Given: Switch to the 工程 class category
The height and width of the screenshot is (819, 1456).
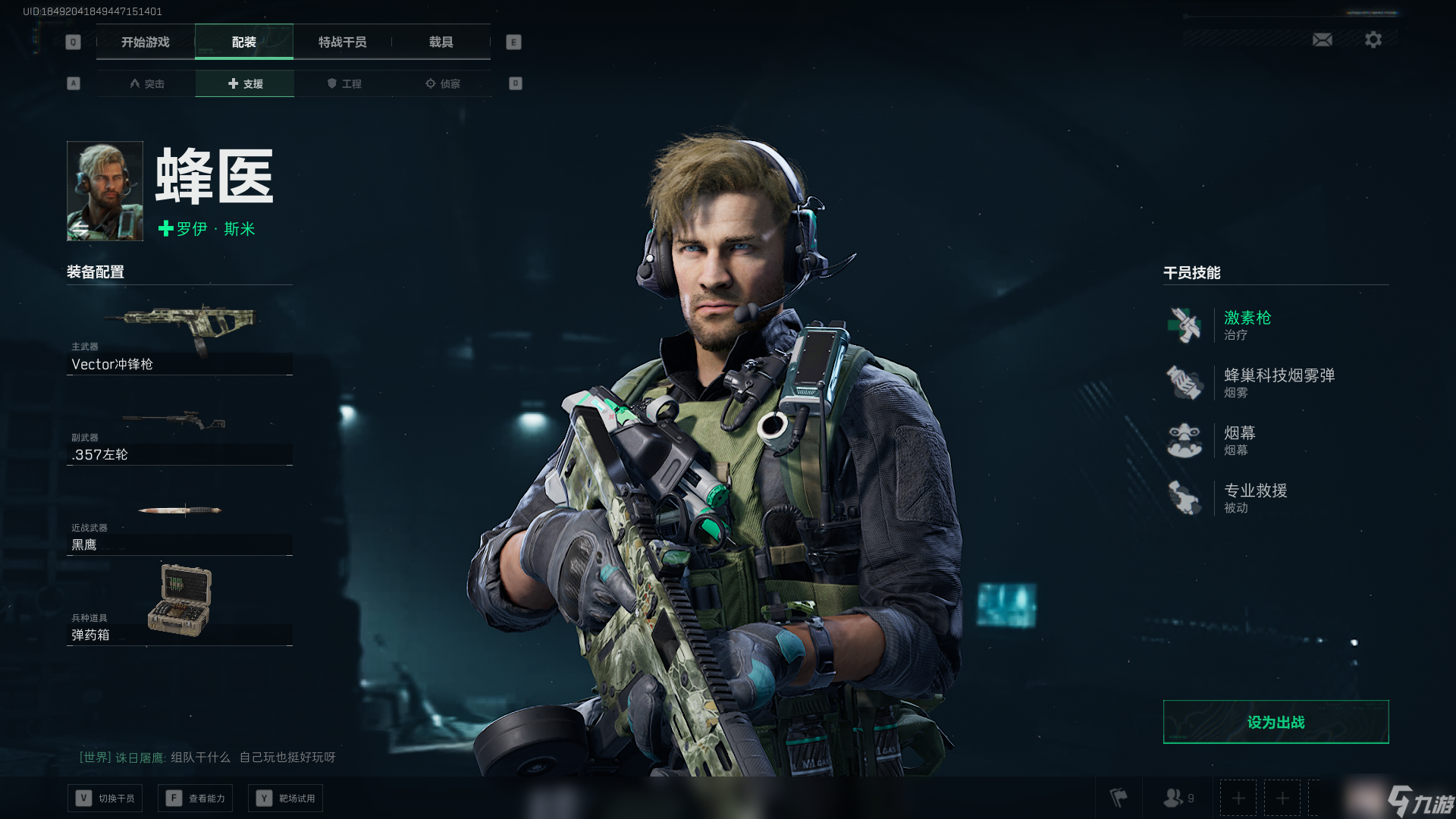Looking at the screenshot, I should point(344,83).
